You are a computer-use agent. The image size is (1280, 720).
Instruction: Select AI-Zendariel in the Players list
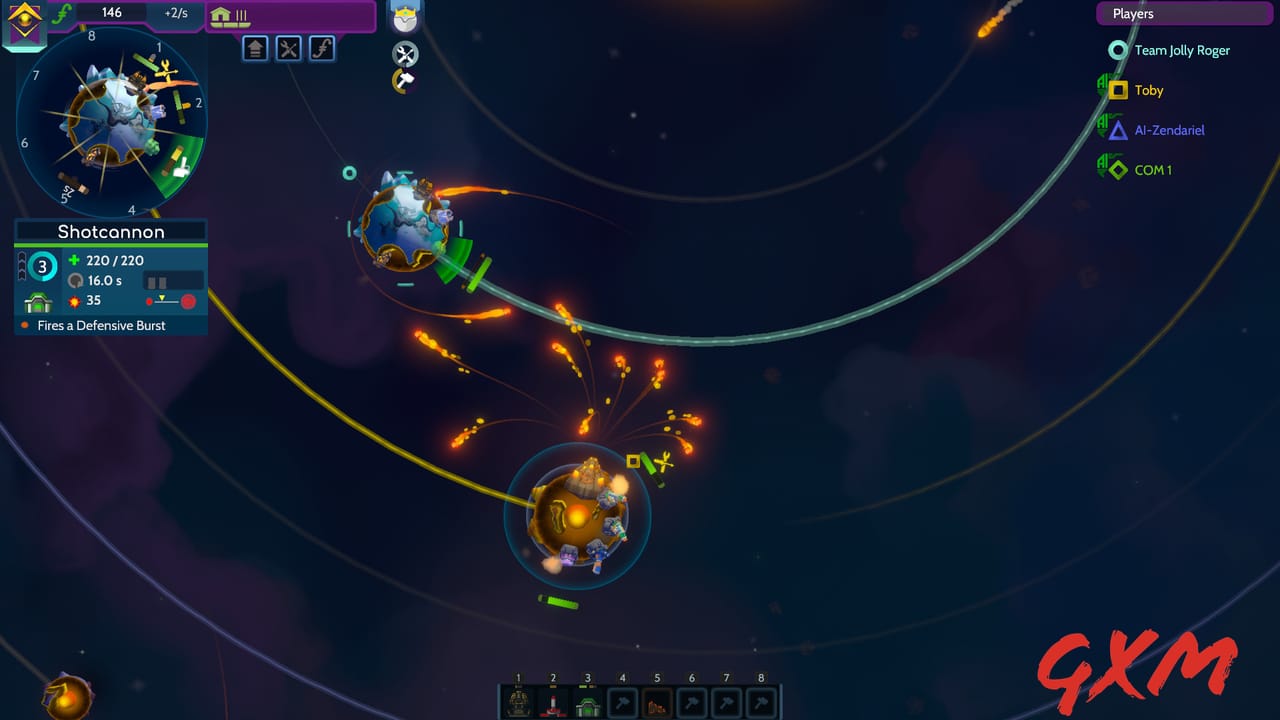(x=1170, y=130)
